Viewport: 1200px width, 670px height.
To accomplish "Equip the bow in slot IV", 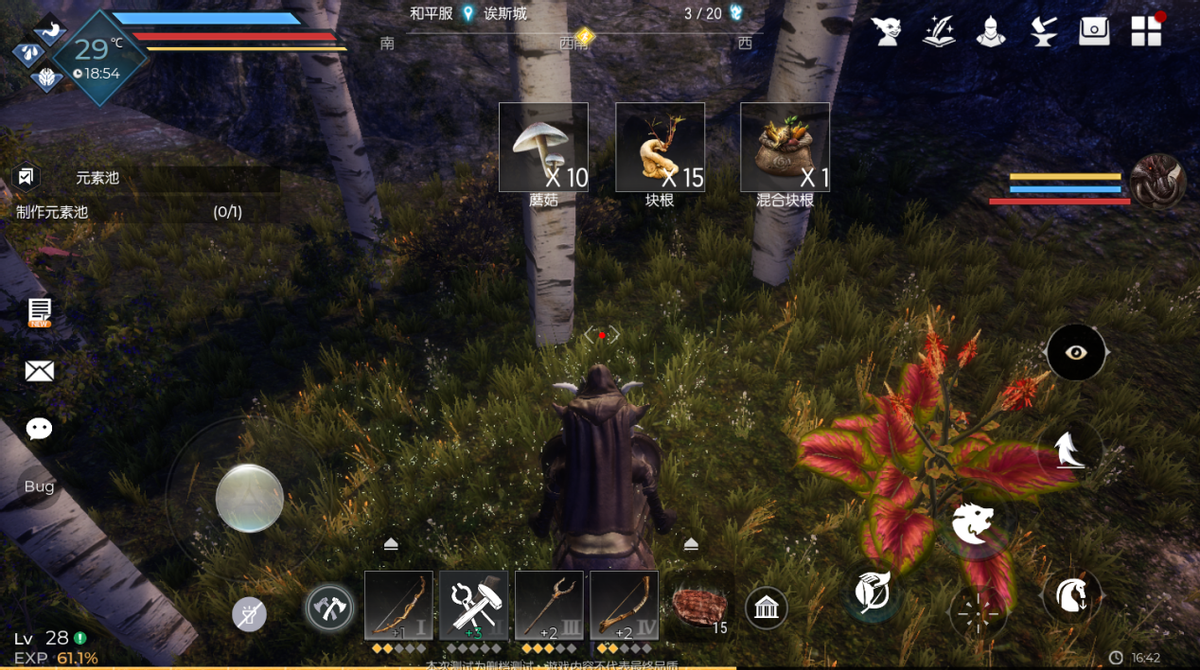I will tap(624, 606).
